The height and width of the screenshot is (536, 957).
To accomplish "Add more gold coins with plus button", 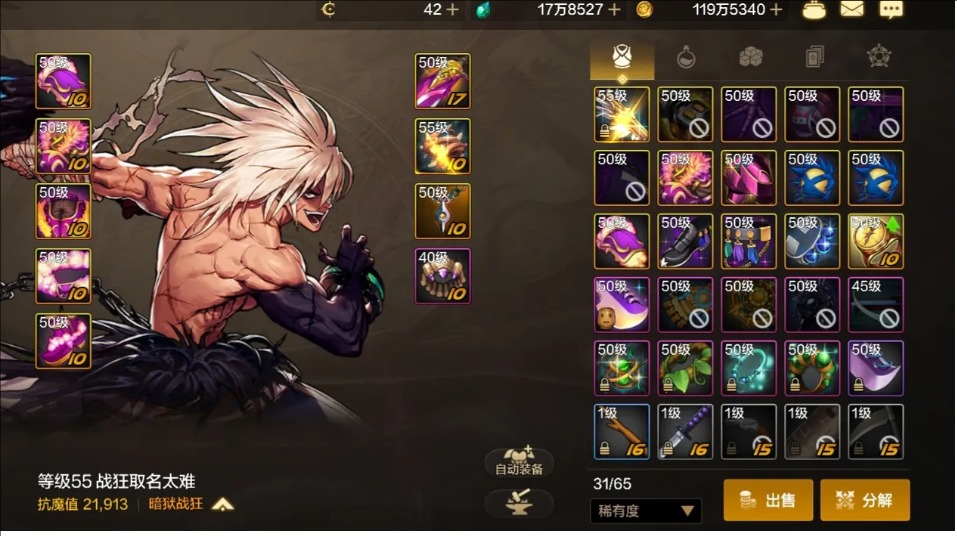I will pos(776,10).
